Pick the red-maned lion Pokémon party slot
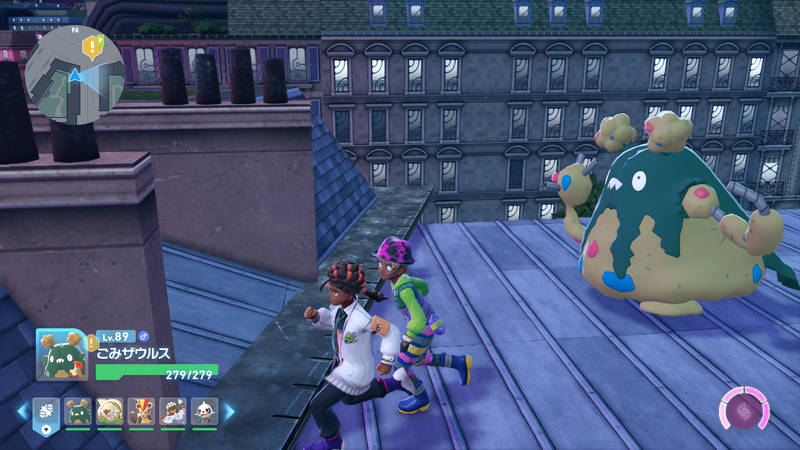 click(142, 411)
